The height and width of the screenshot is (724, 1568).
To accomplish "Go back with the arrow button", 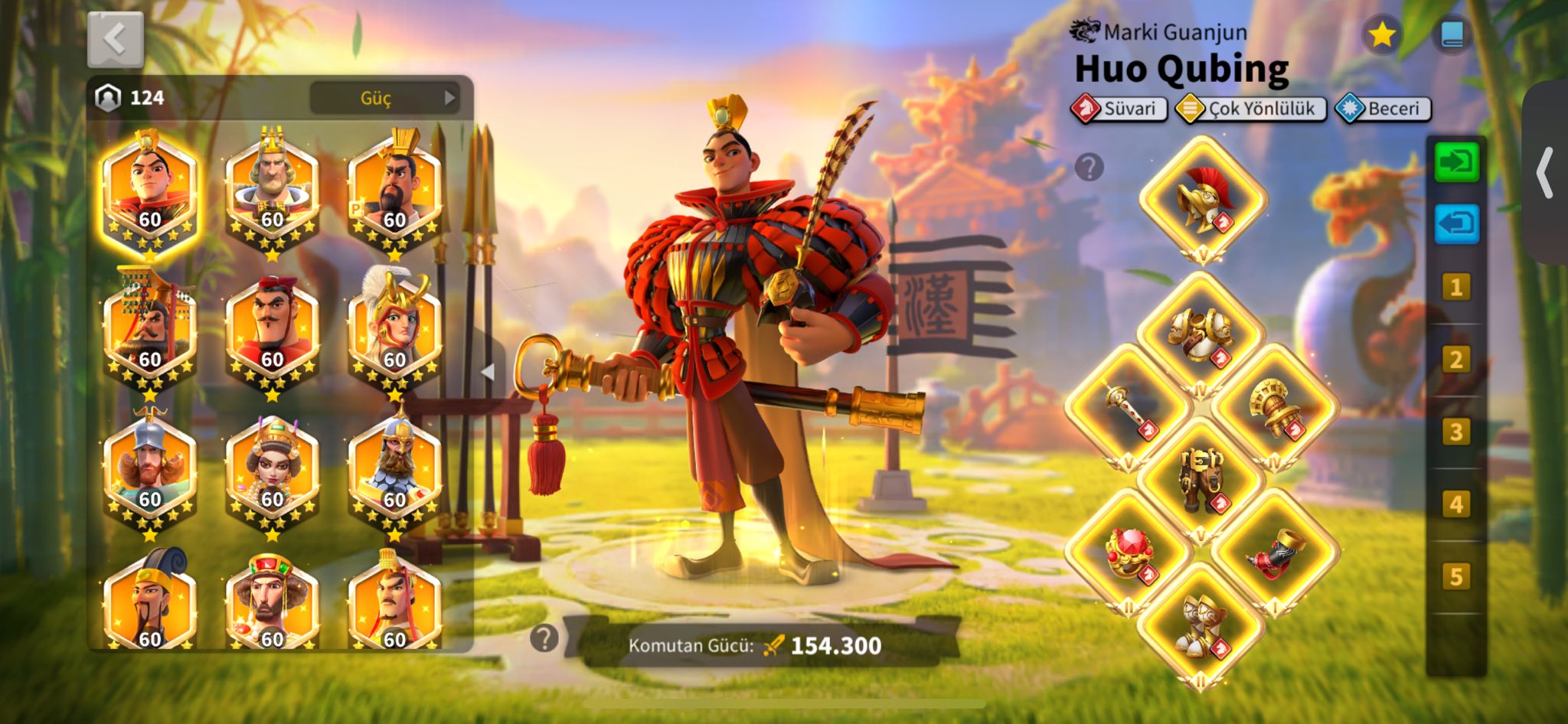I will click(x=116, y=40).
